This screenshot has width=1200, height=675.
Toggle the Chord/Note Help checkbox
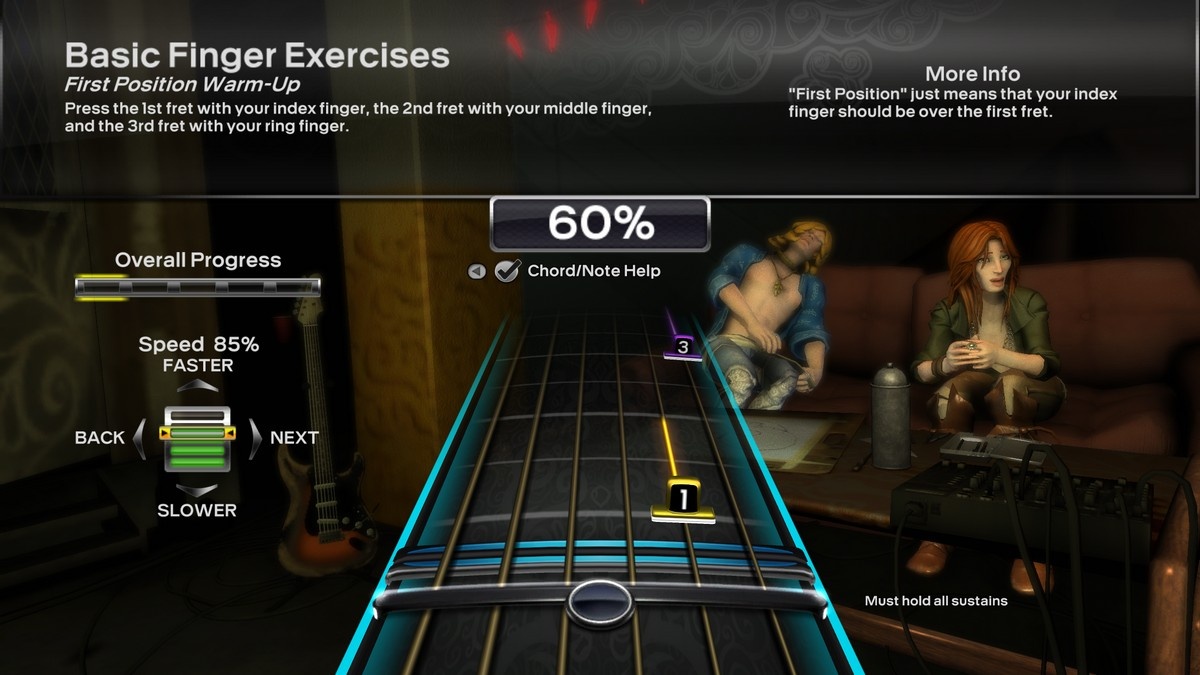(508, 270)
